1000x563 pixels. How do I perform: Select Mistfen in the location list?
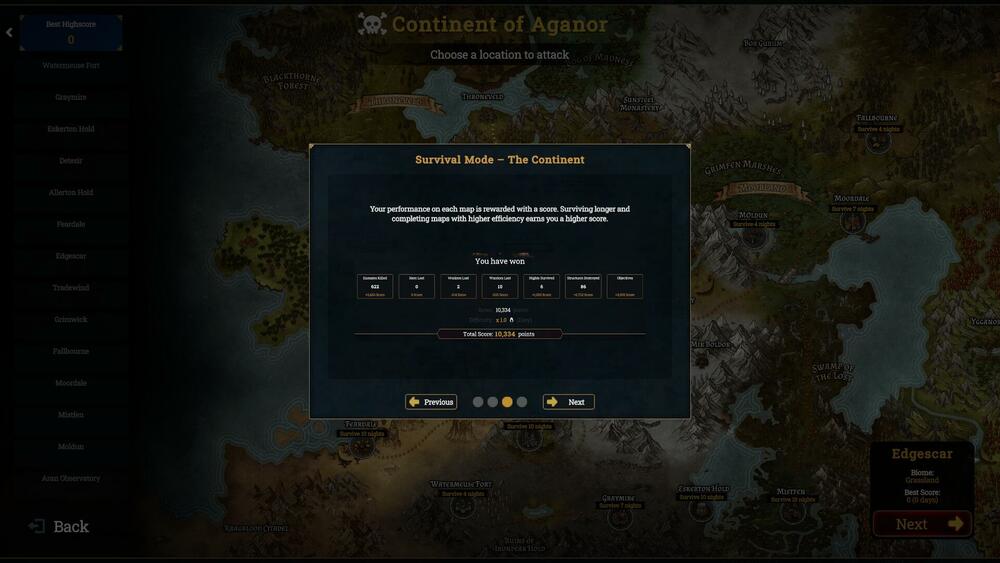(x=71, y=415)
